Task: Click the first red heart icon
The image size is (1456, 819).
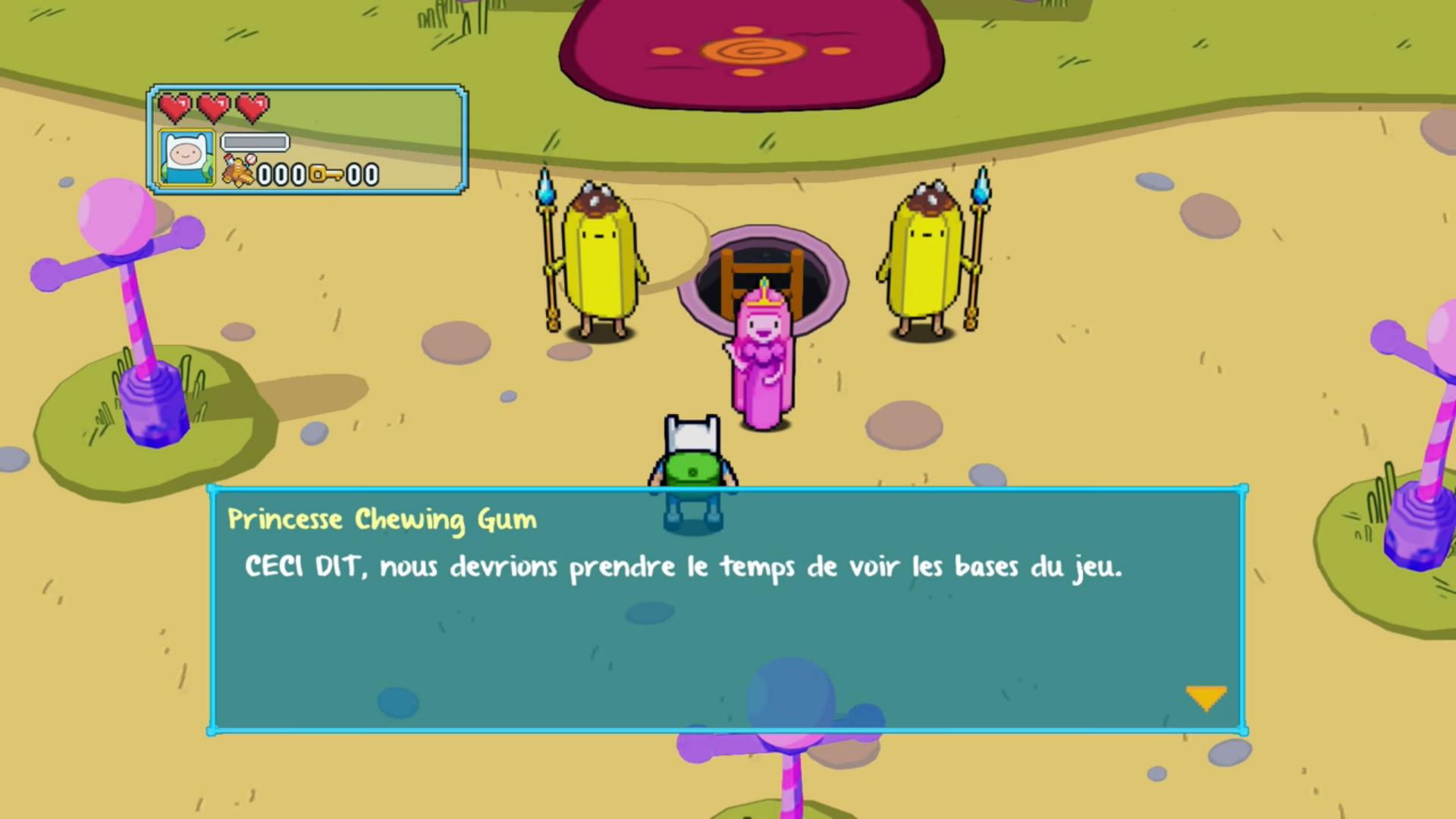Action: coord(177,108)
